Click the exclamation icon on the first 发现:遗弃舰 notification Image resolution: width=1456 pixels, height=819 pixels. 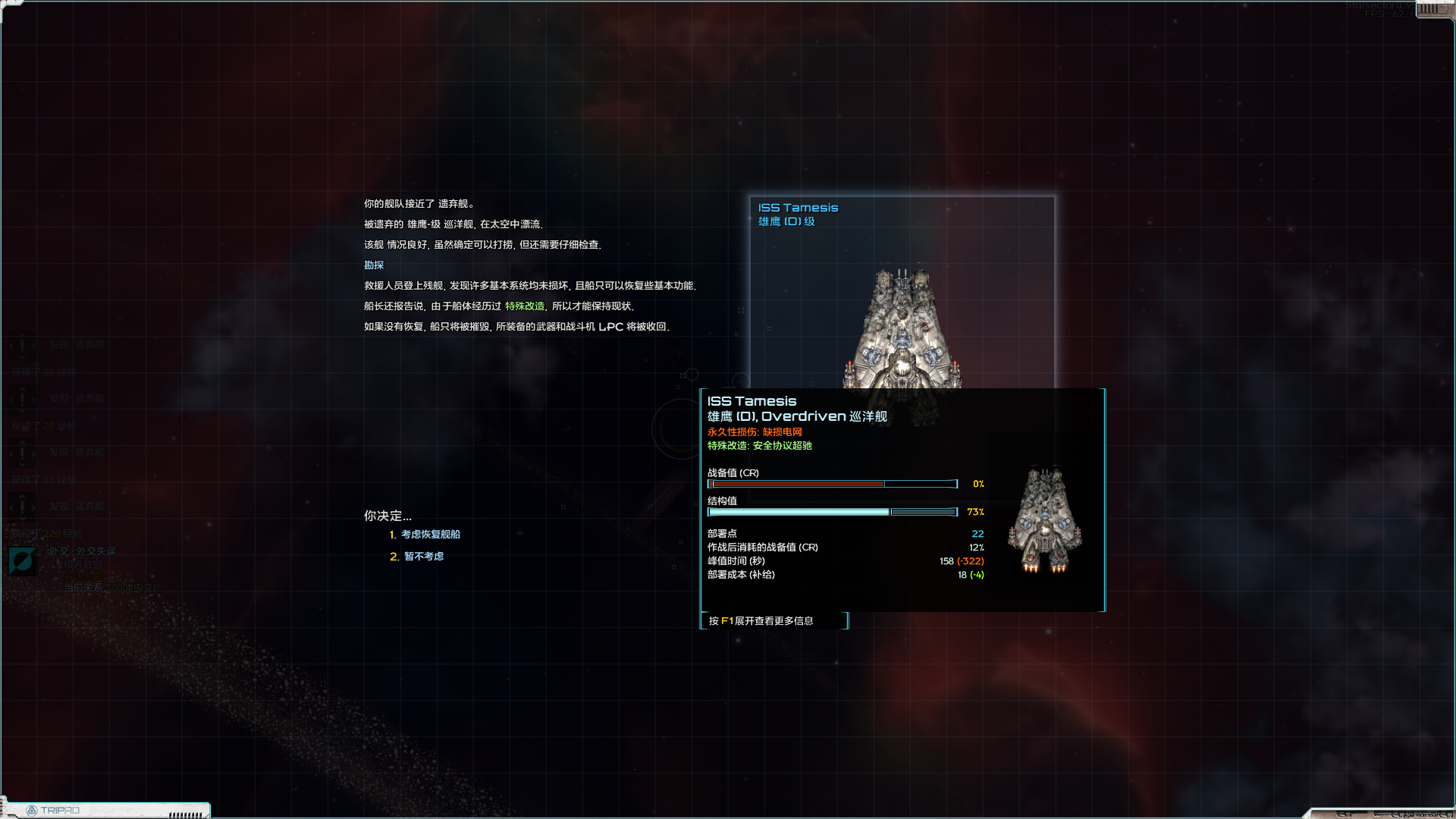23,345
